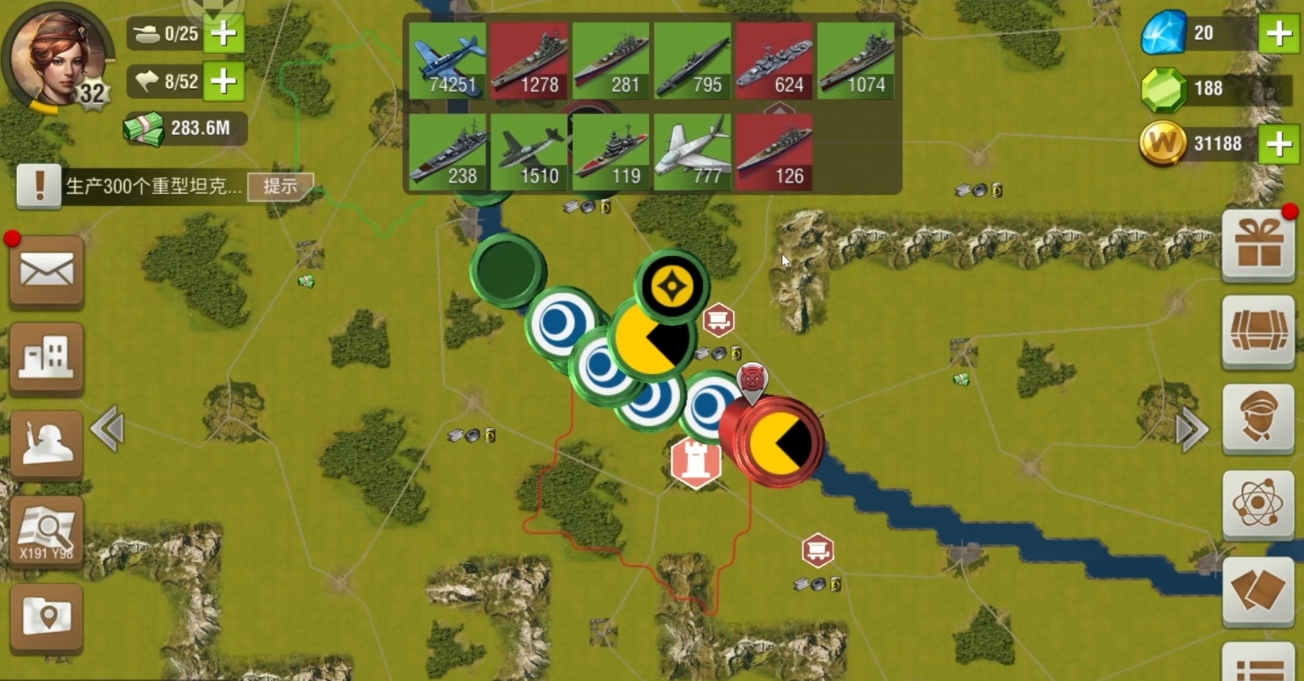Open the city buildings menu
1304x681 pixels.
point(46,356)
